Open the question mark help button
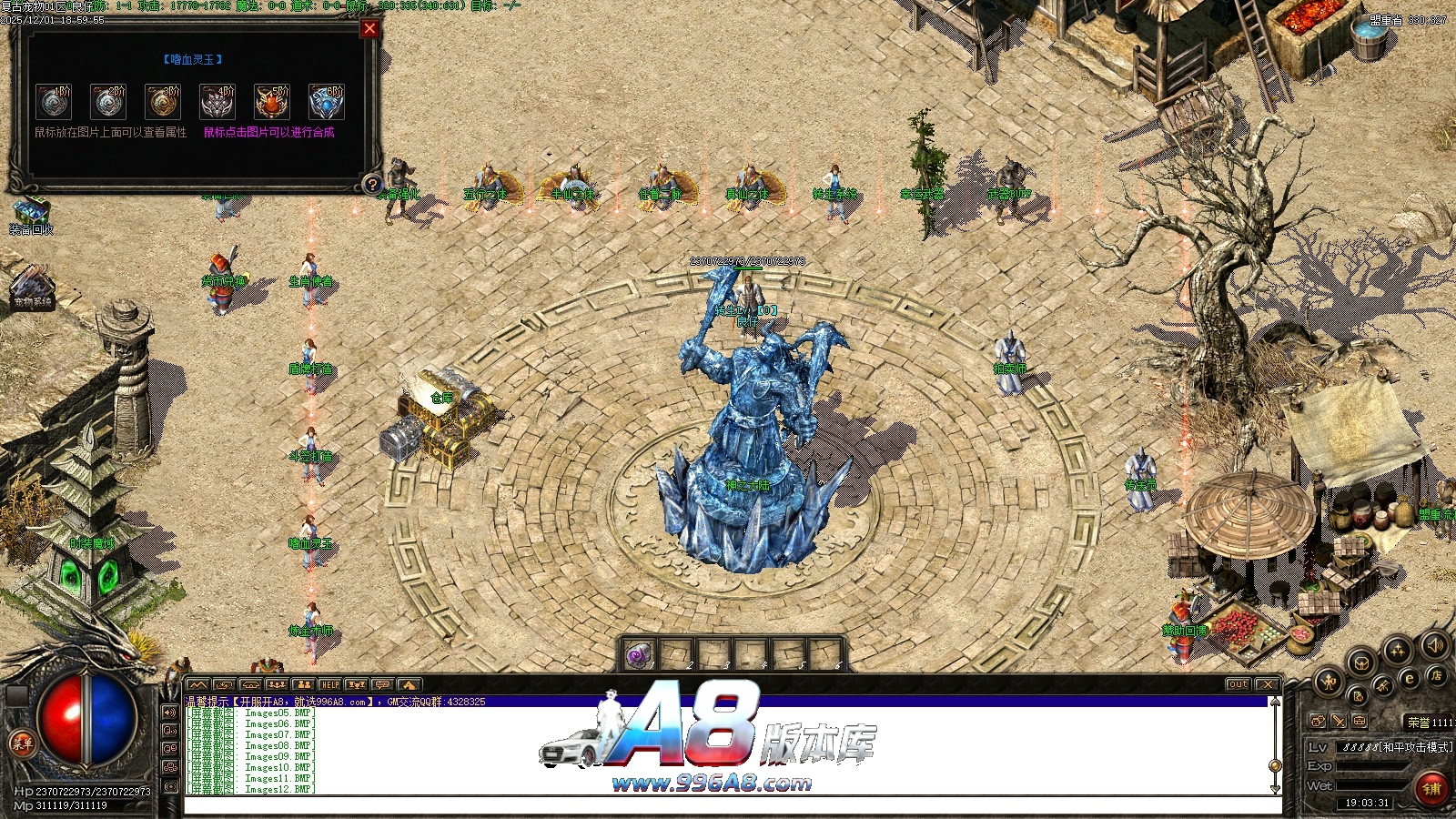Image resolution: width=1456 pixels, height=819 pixels. [x=371, y=185]
